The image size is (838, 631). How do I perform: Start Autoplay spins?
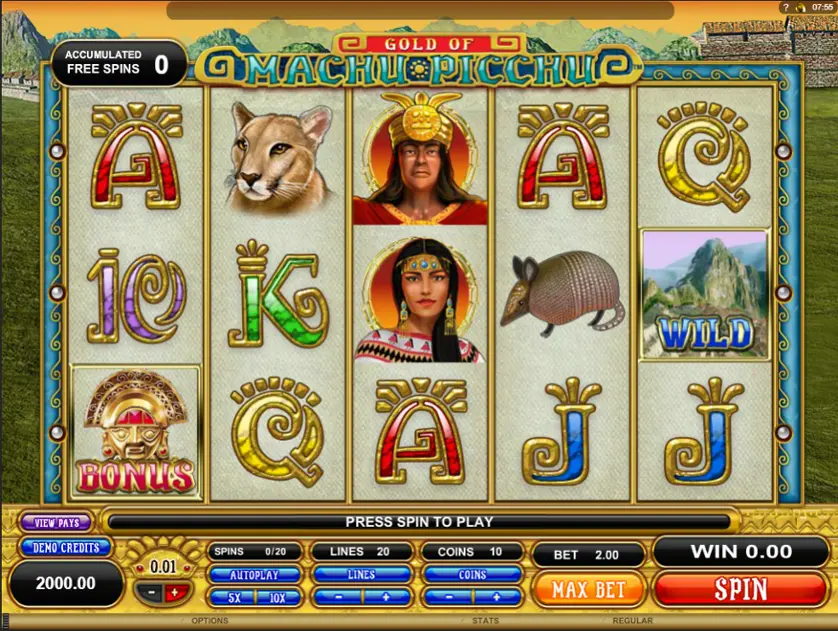pyautogui.click(x=254, y=575)
